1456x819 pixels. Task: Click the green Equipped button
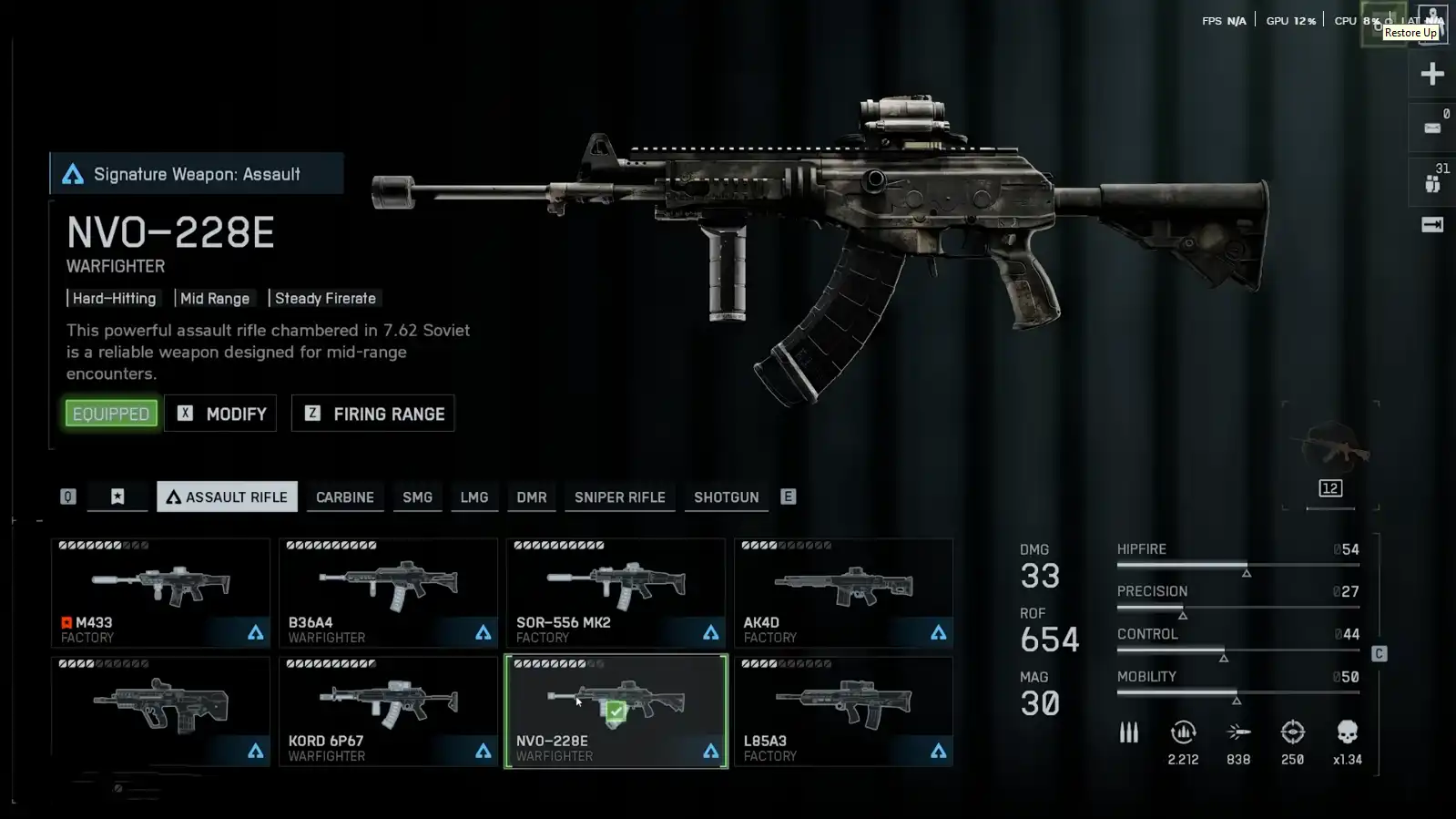111,414
